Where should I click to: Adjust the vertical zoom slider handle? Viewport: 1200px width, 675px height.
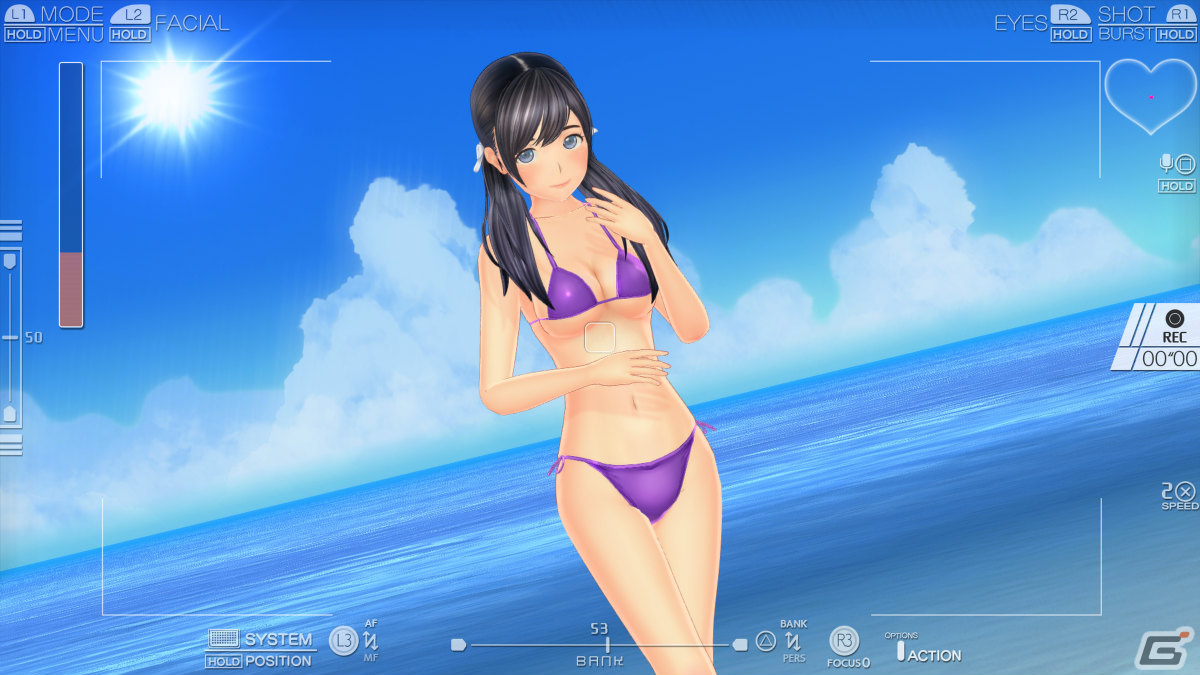point(10,337)
